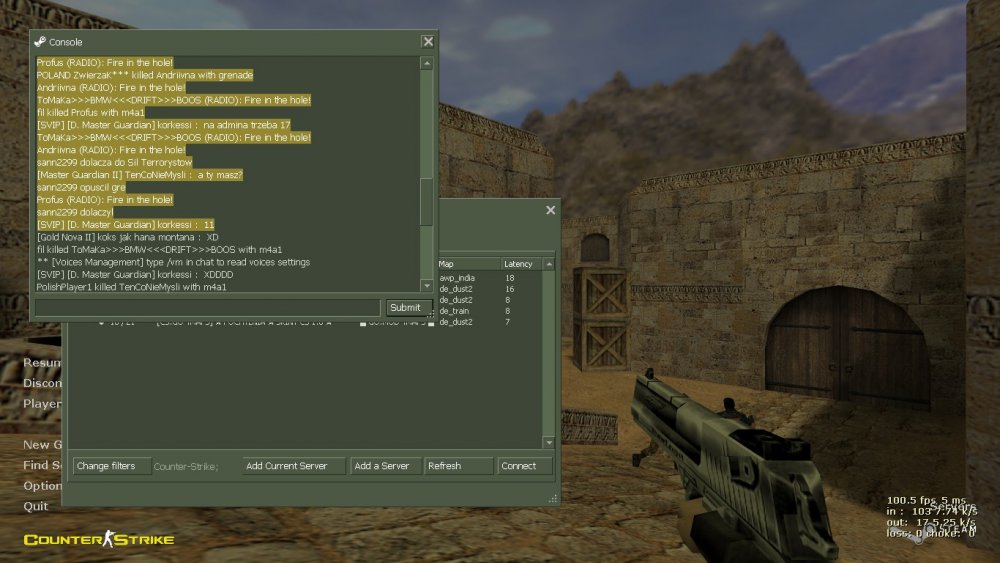The height and width of the screenshot is (563, 1000).
Task: Open the Options menu entry
Action: coord(42,486)
